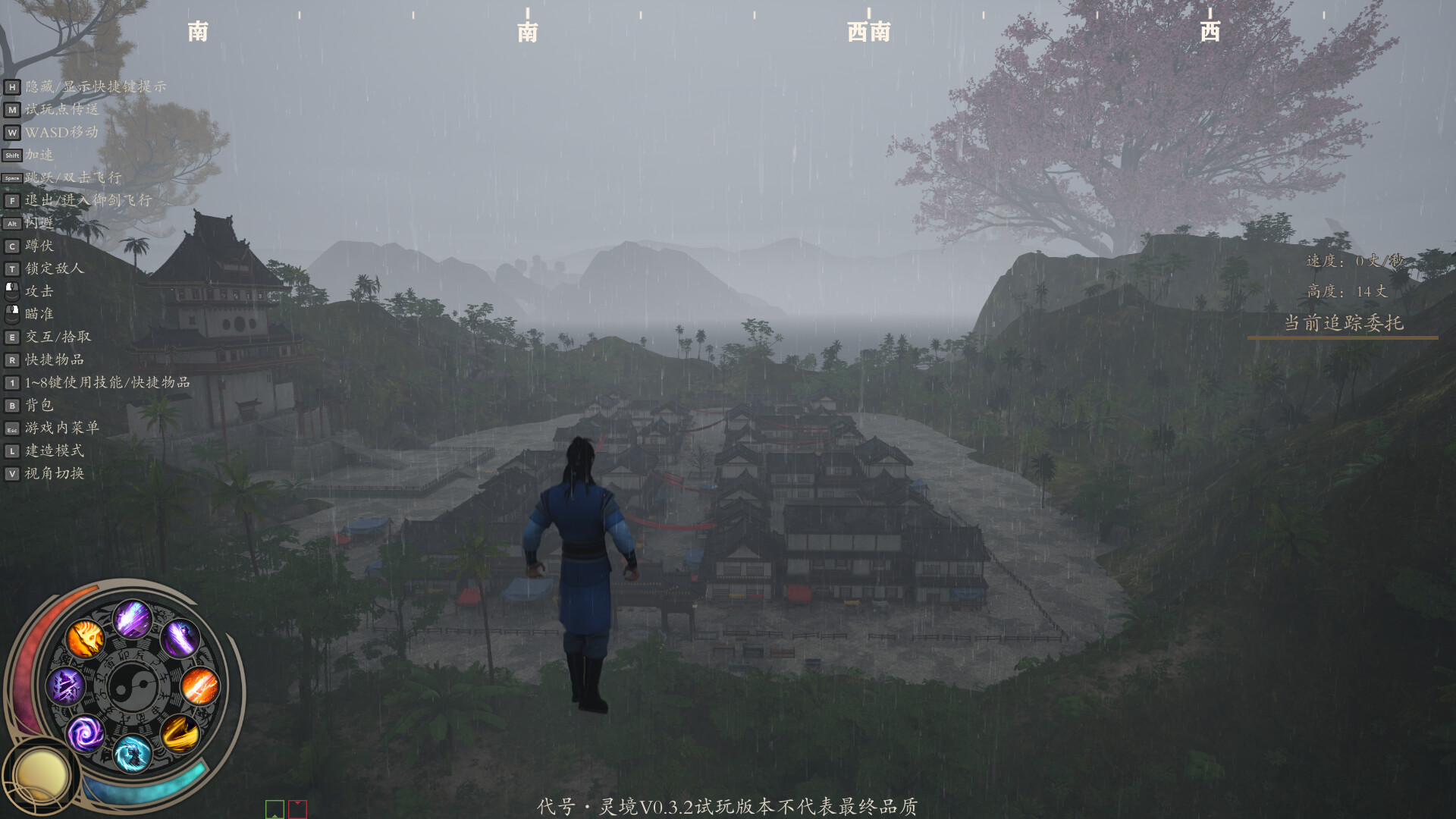Click the yin-yang symbol at the wheel center

pyautogui.click(x=133, y=686)
